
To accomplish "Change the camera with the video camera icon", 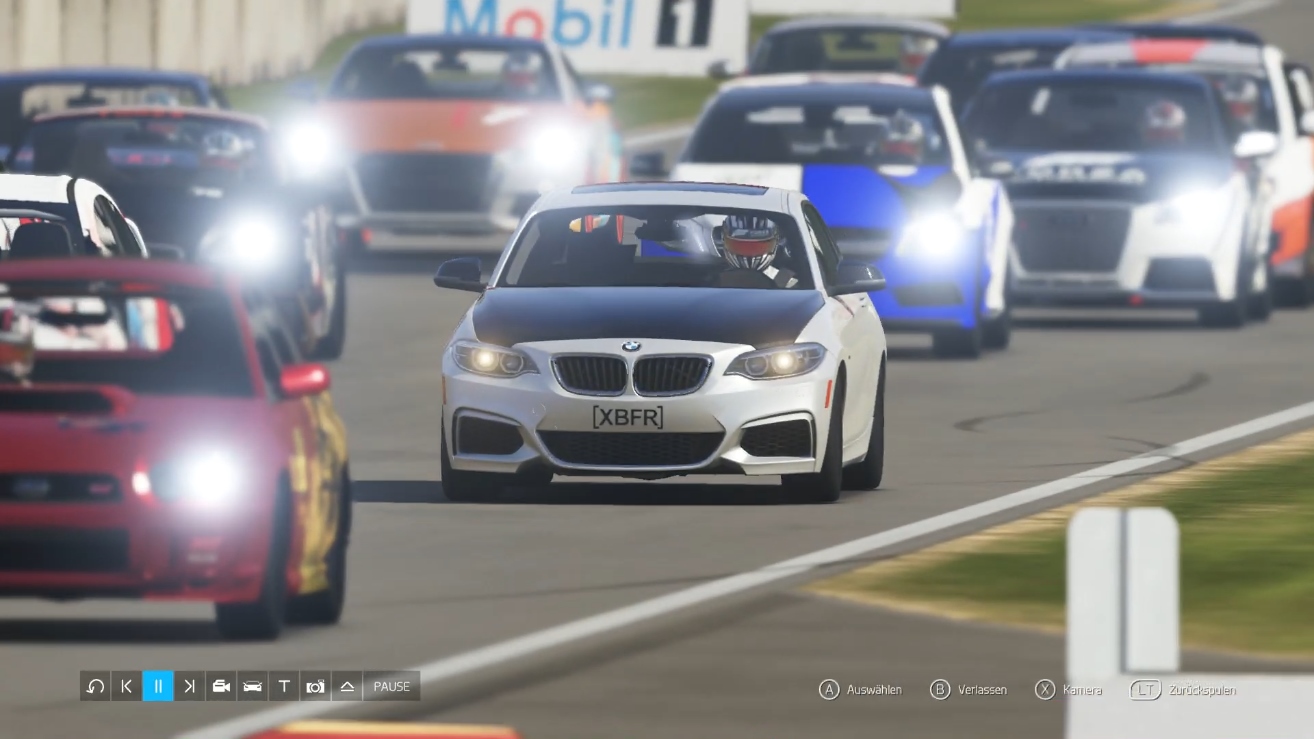I will (x=221, y=686).
